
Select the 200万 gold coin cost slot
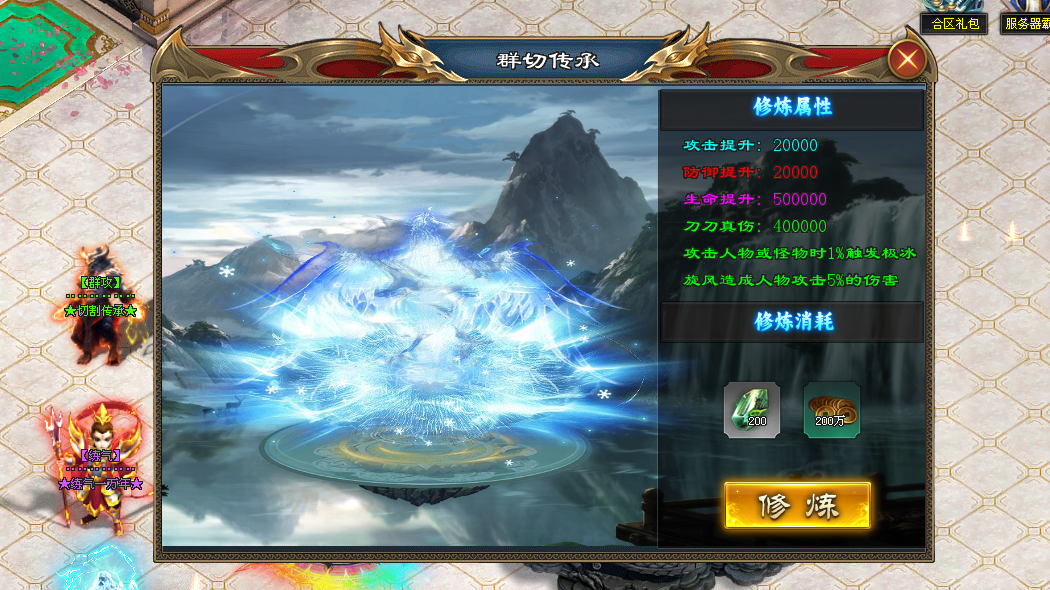tap(831, 410)
